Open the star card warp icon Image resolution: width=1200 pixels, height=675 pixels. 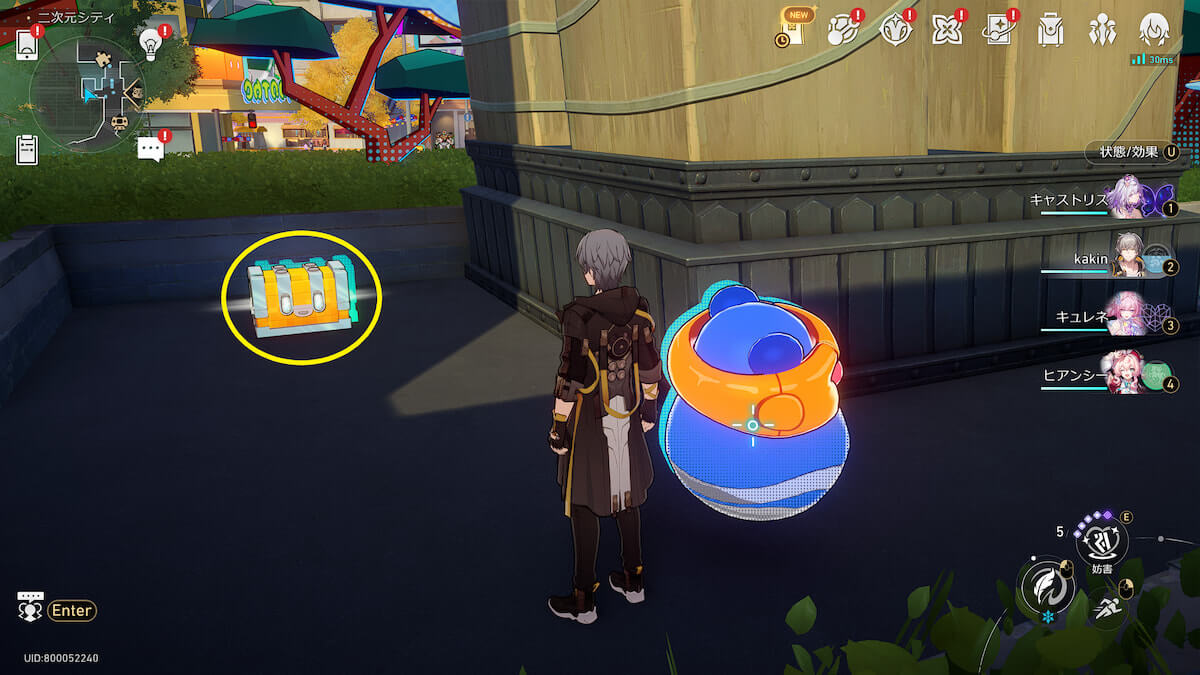pyautogui.click(x=998, y=30)
